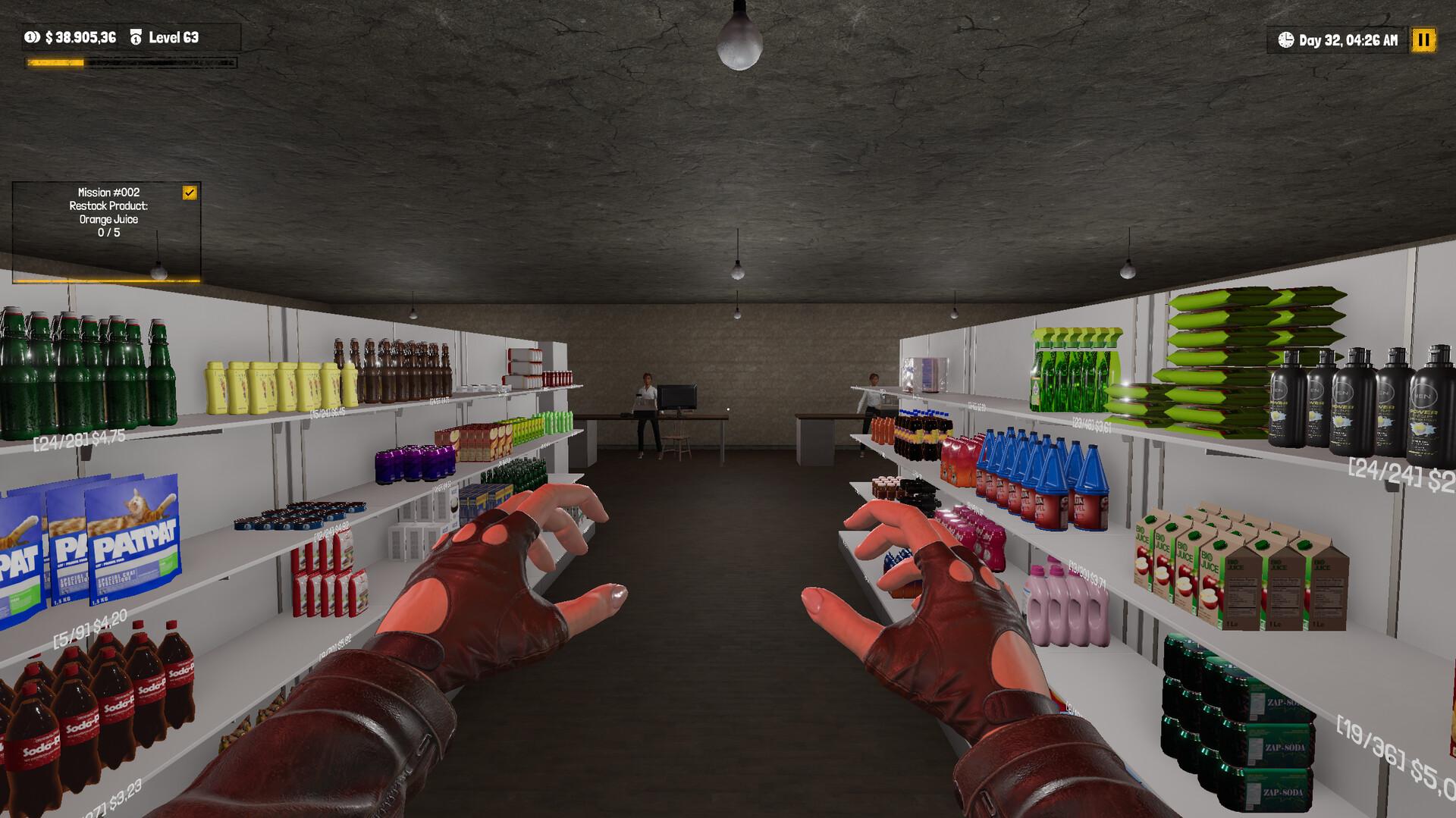Toggle pause on the game clock
Viewport: 1456px width, 818px height.
[1423, 39]
